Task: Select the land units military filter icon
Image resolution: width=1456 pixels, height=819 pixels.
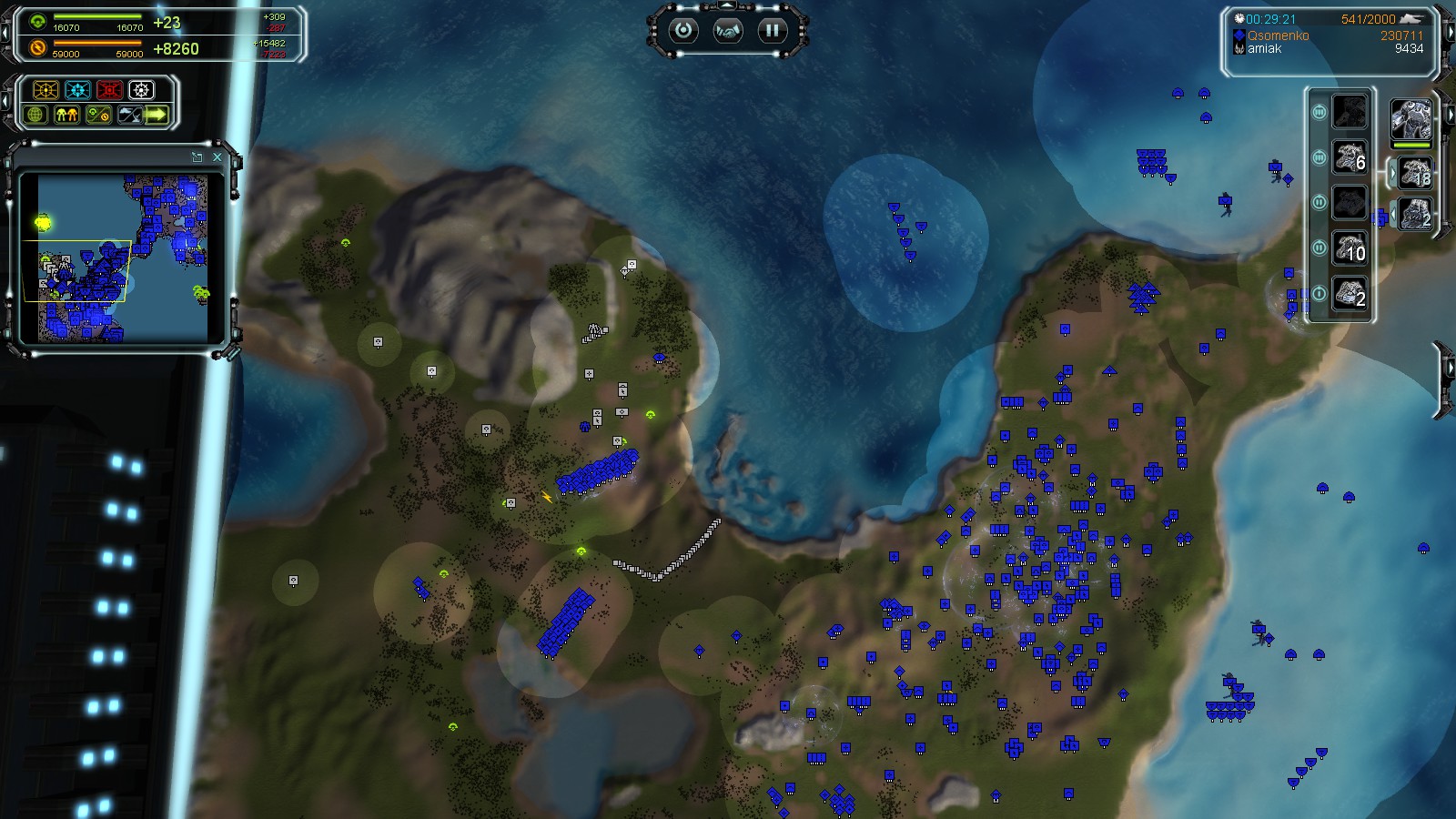Action: click(66, 116)
